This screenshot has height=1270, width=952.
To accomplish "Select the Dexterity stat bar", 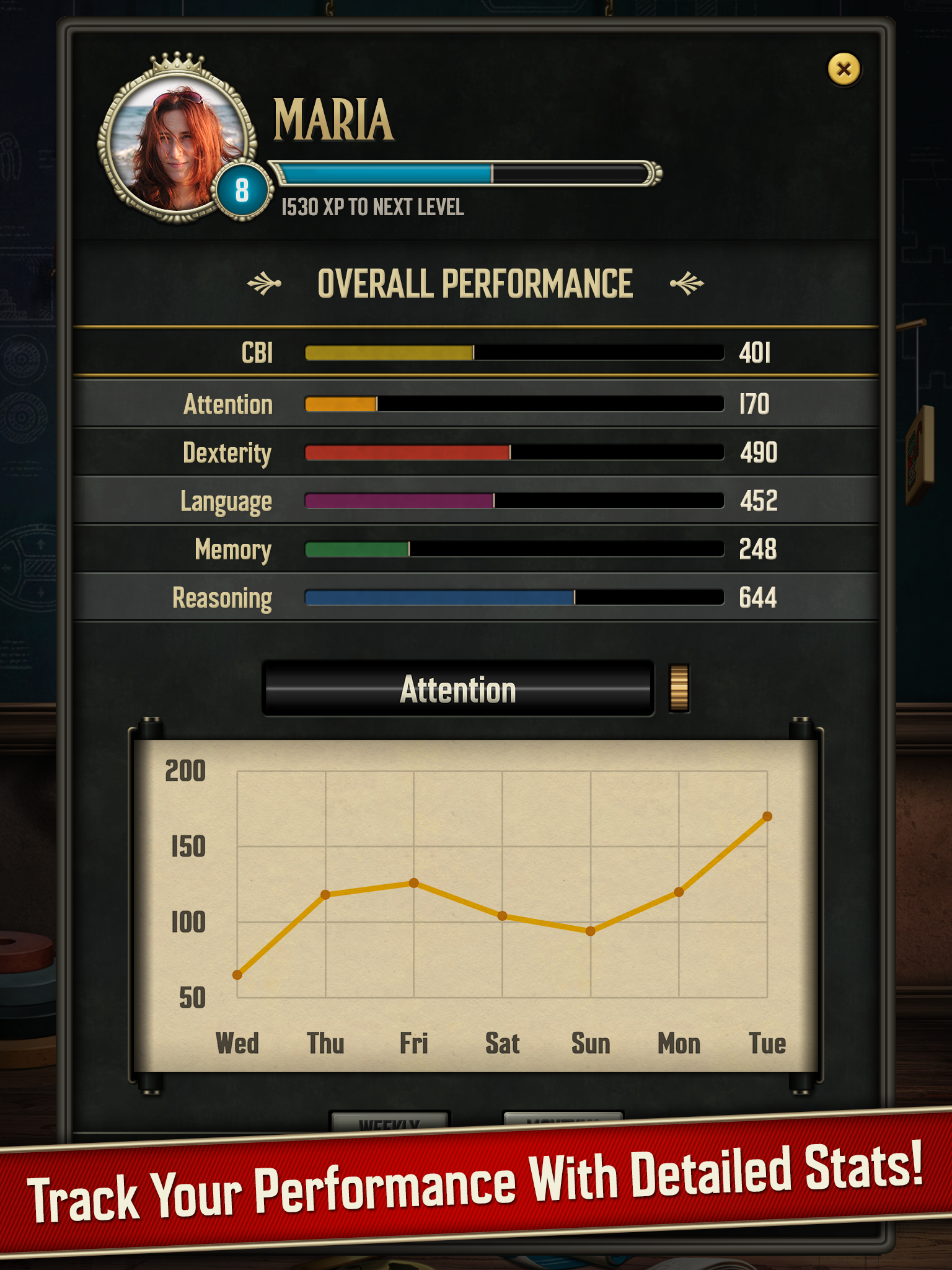I will (513, 453).
